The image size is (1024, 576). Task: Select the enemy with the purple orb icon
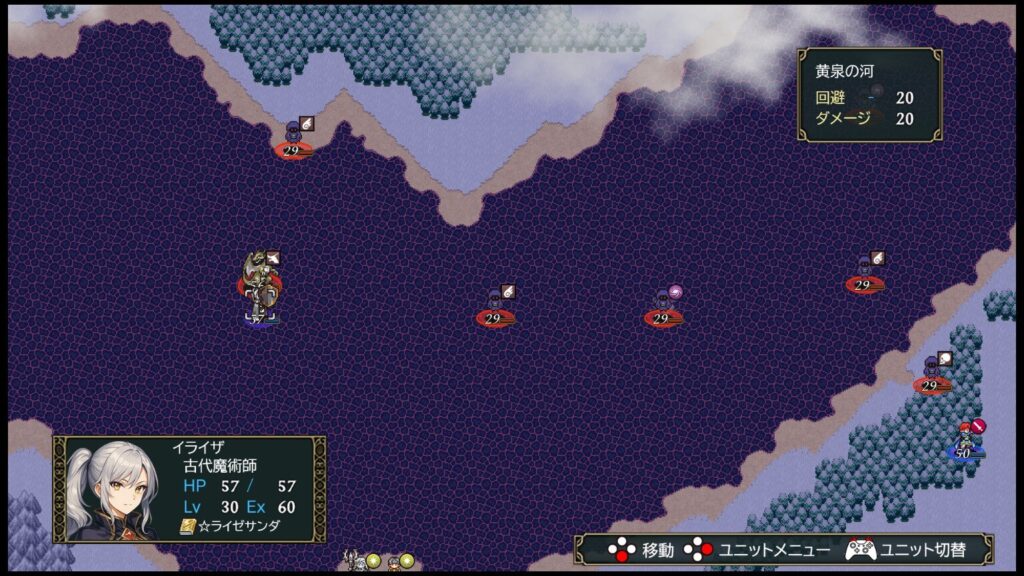(x=662, y=305)
